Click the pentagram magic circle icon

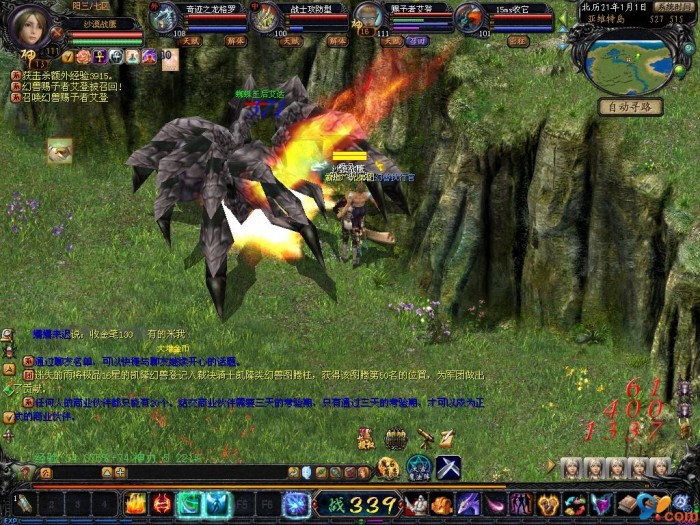(x=418, y=467)
